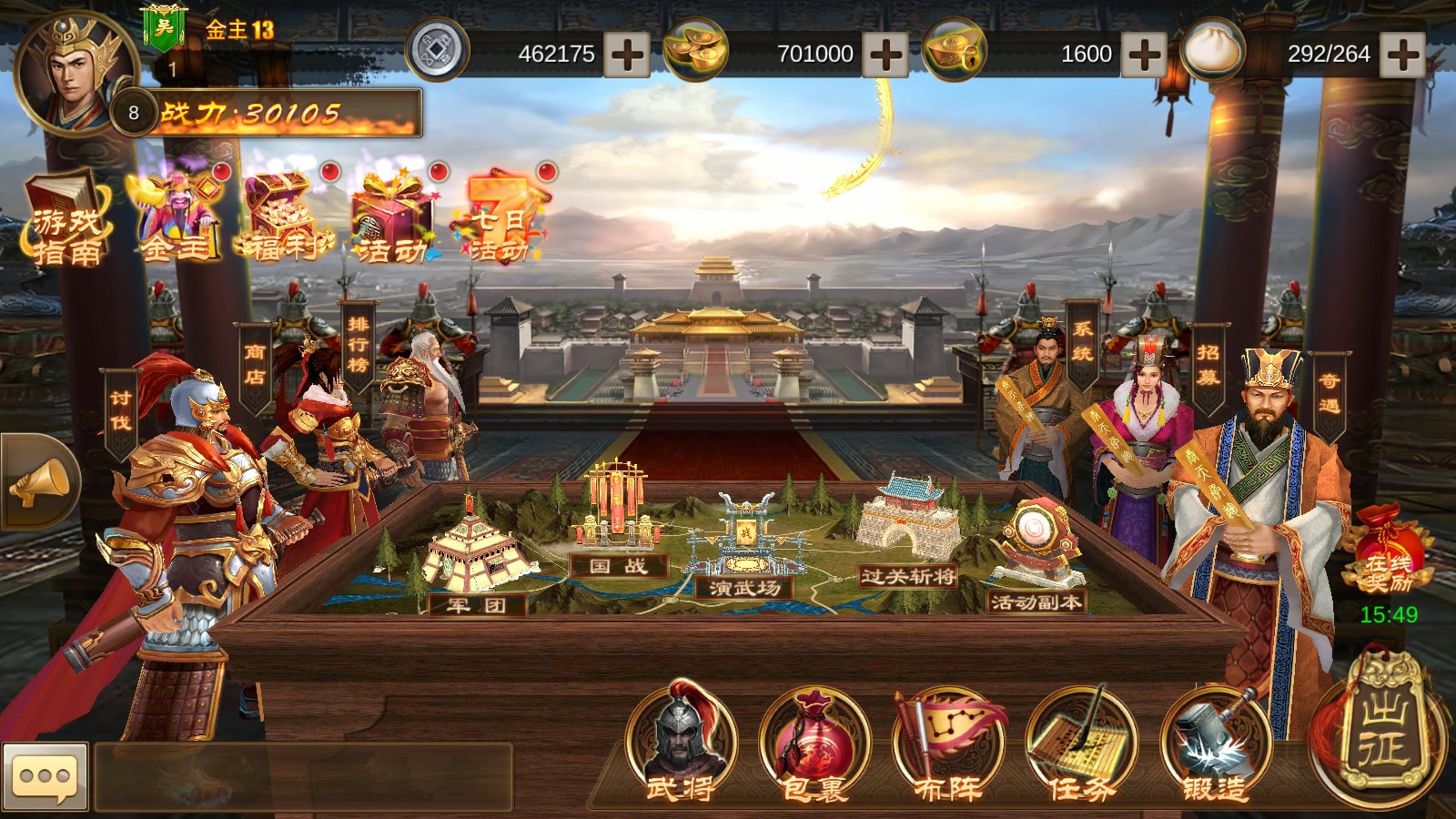Open the chat bubble button
The width and height of the screenshot is (1456, 819).
(x=45, y=777)
